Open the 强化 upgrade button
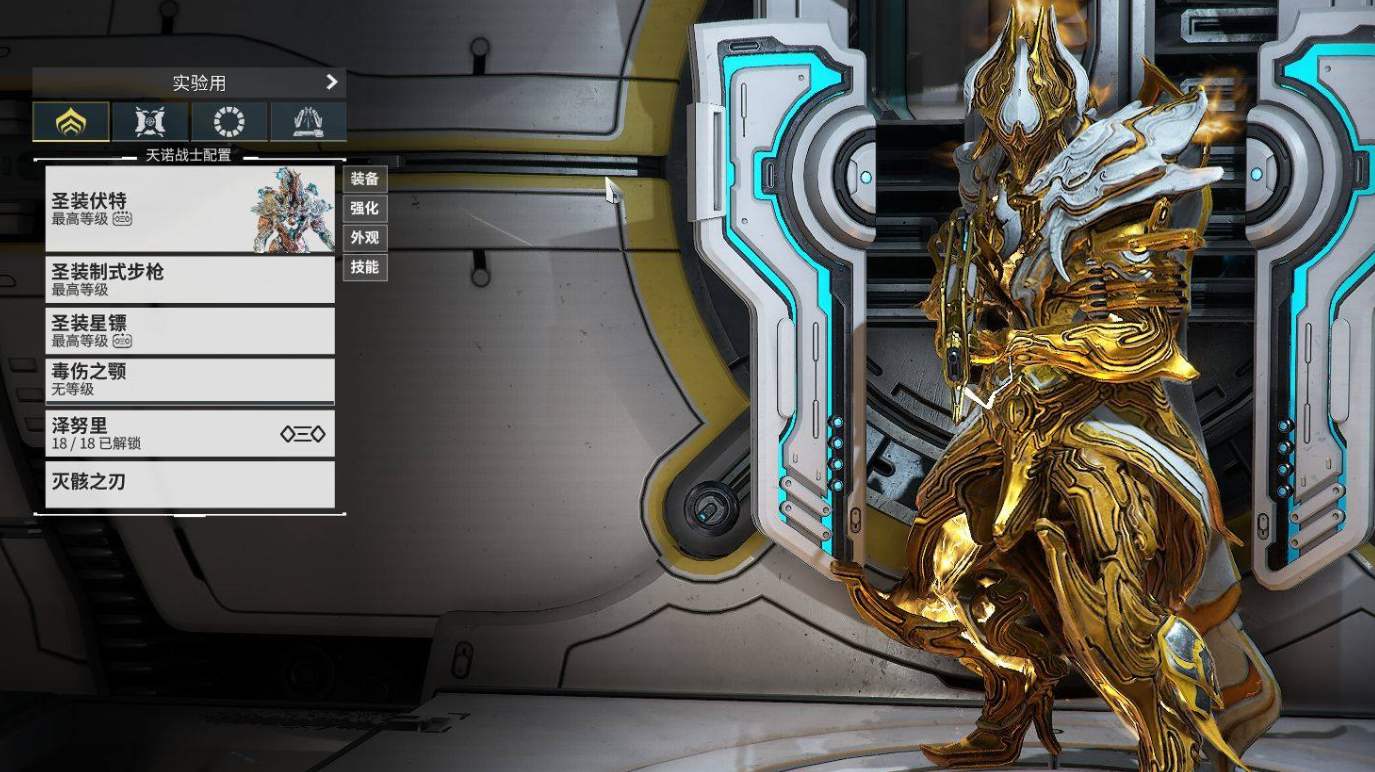This screenshot has height=772, width=1375. tap(364, 208)
